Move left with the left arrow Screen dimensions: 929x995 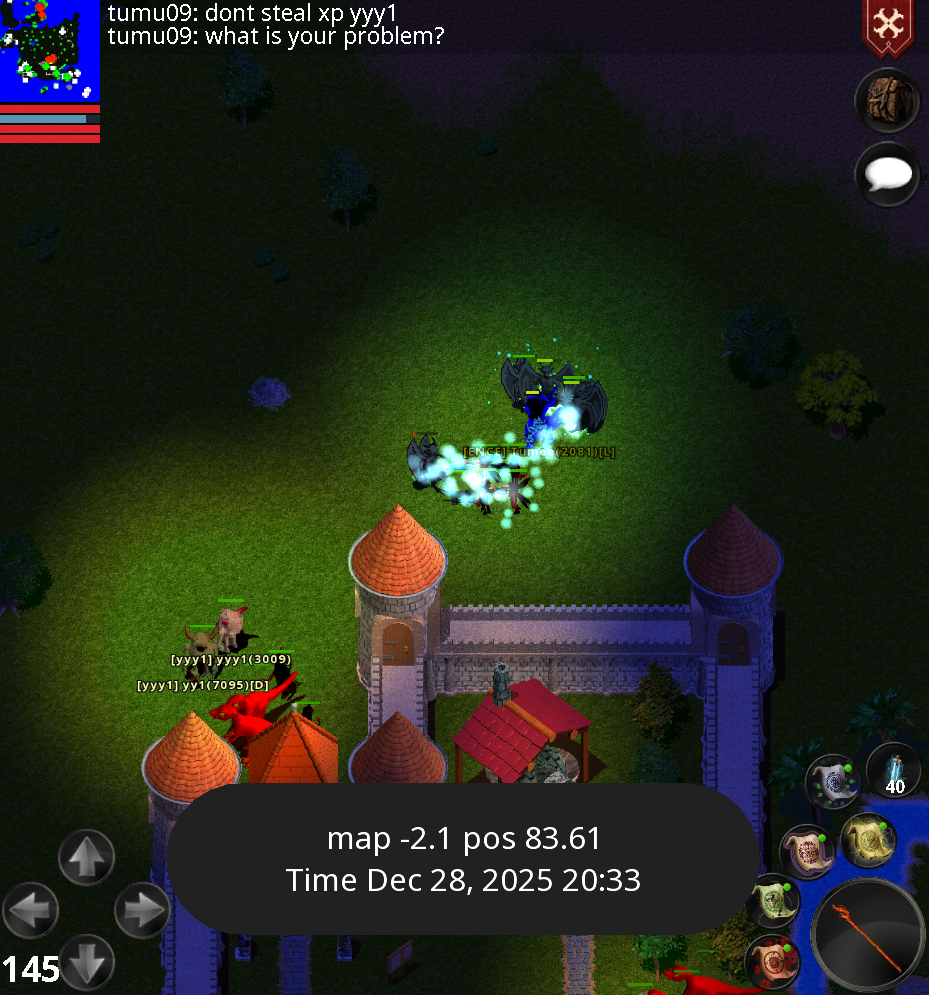pyautogui.click(x=31, y=910)
